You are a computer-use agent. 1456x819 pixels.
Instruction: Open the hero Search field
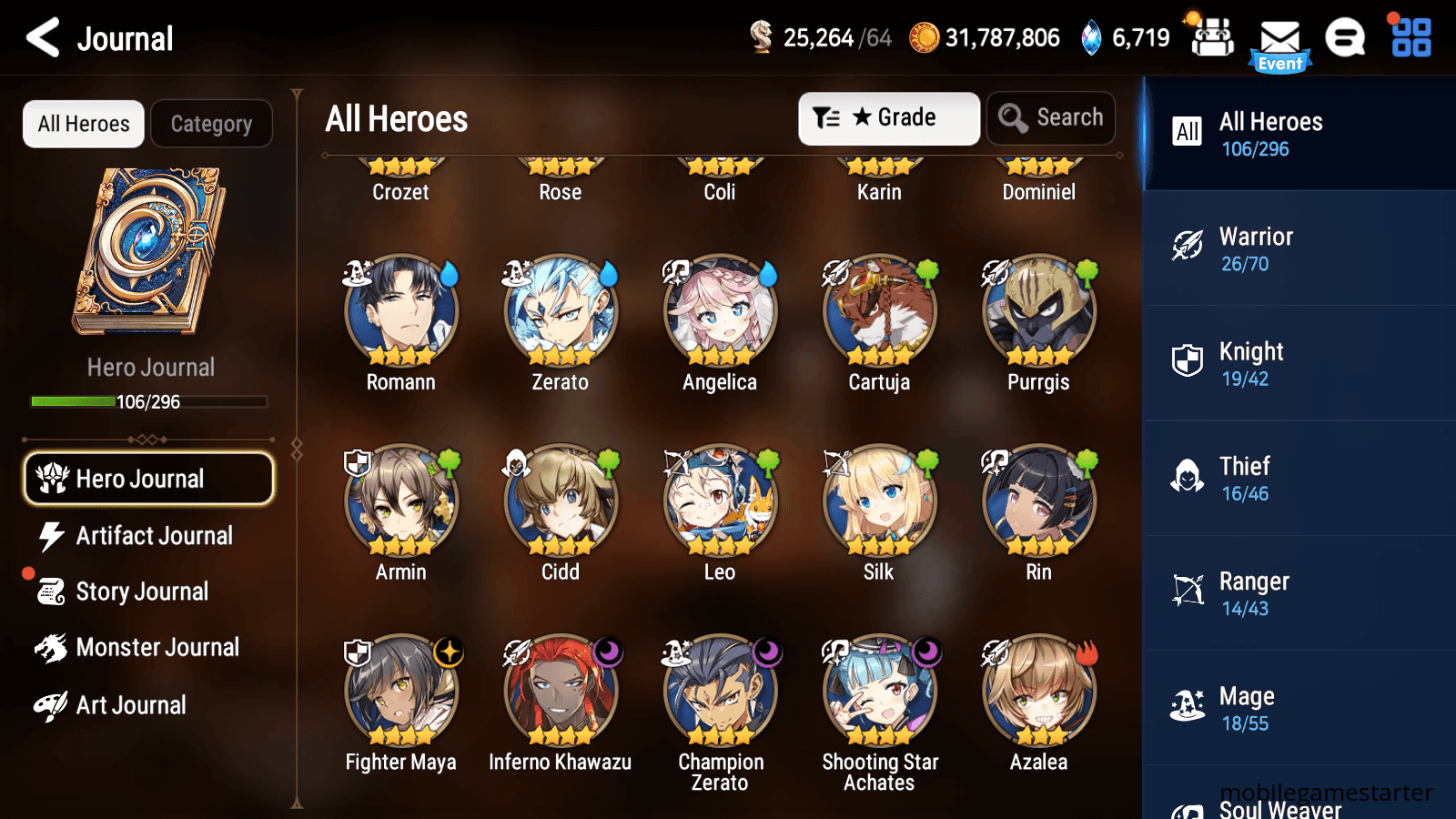[1051, 118]
